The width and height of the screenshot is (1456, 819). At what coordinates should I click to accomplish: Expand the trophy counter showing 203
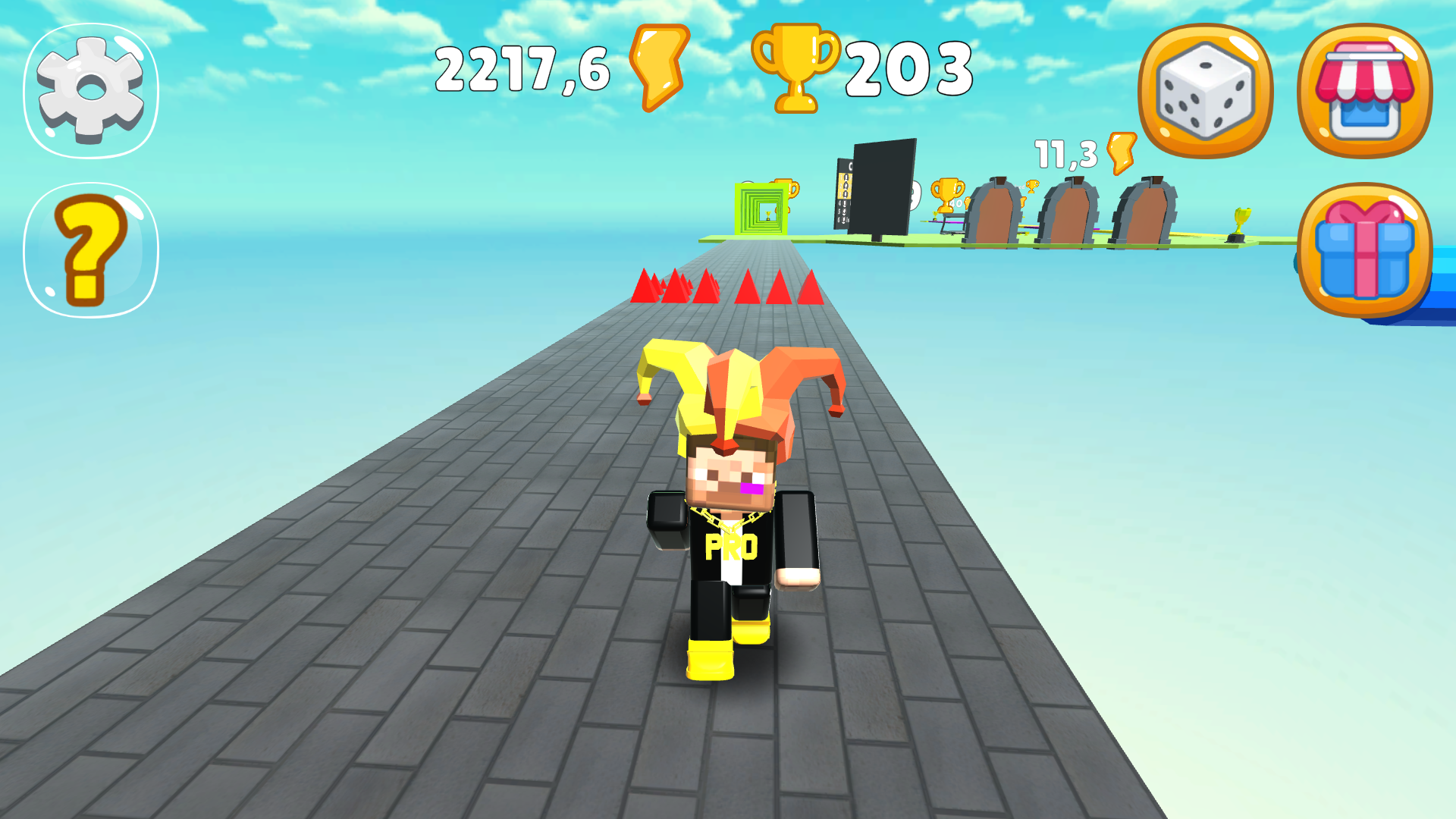click(910, 68)
